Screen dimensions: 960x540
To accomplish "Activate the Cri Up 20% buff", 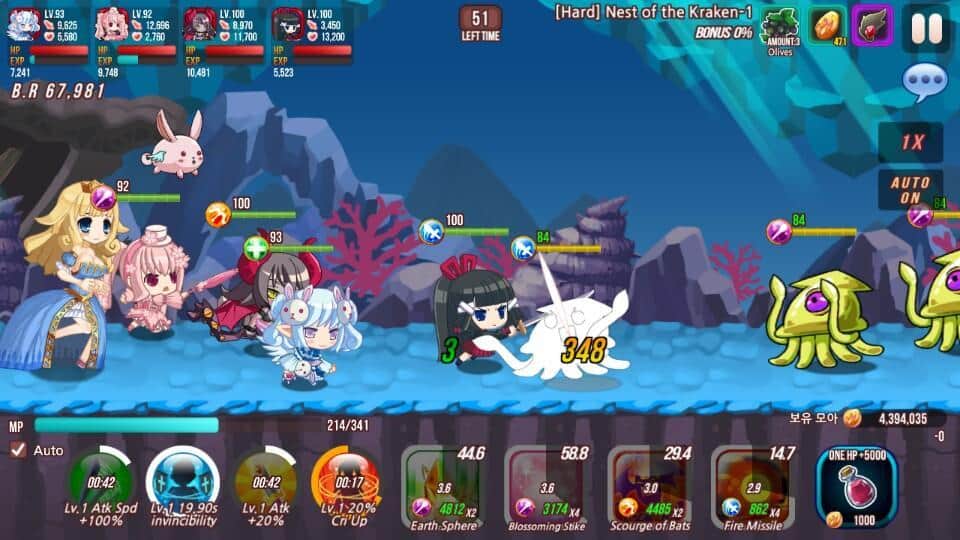I will pos(345,484).
